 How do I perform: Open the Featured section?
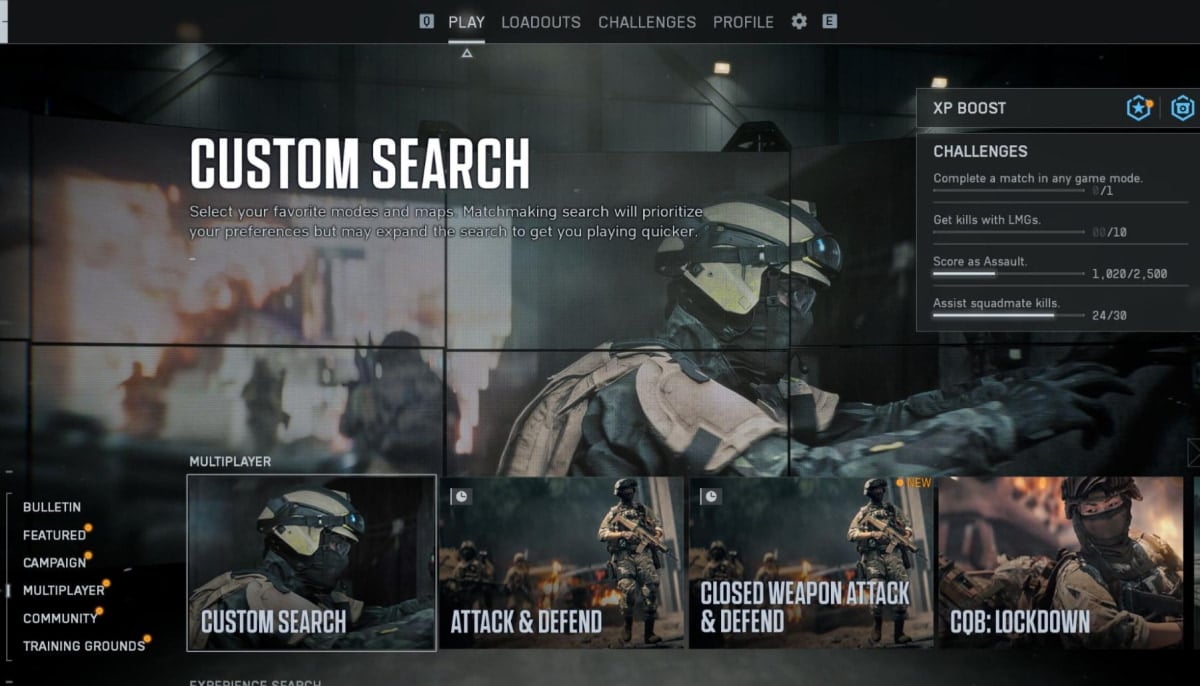click(54, 535)
